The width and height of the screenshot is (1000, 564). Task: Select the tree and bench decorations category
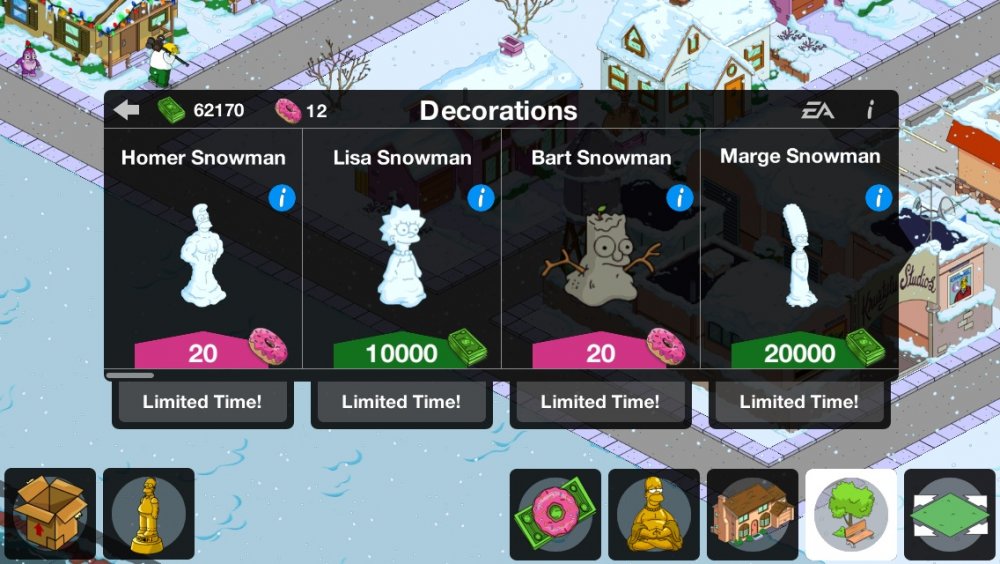pyautogui.click(x=851, y=514)
